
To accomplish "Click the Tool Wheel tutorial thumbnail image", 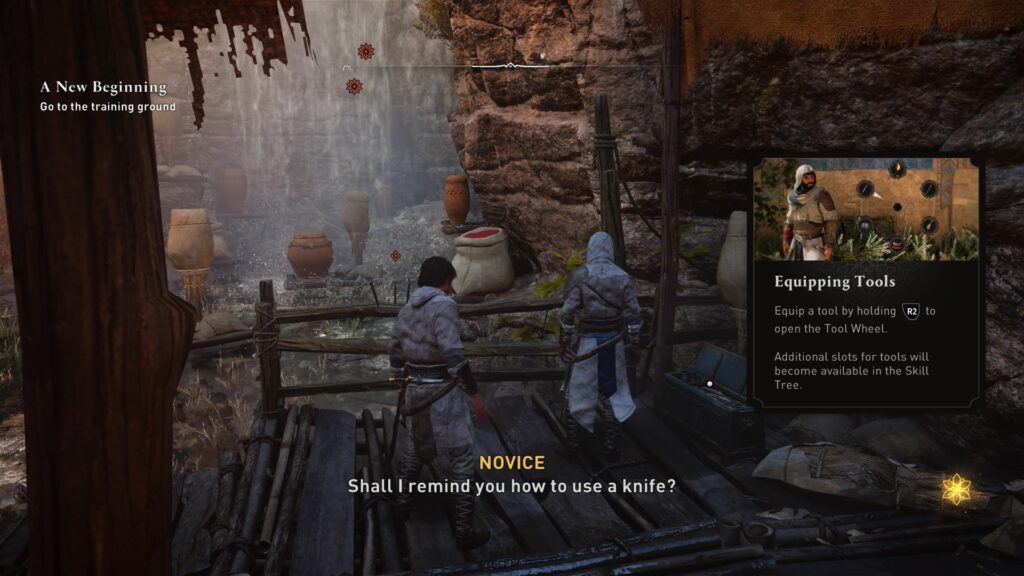I will click(866, 208).
